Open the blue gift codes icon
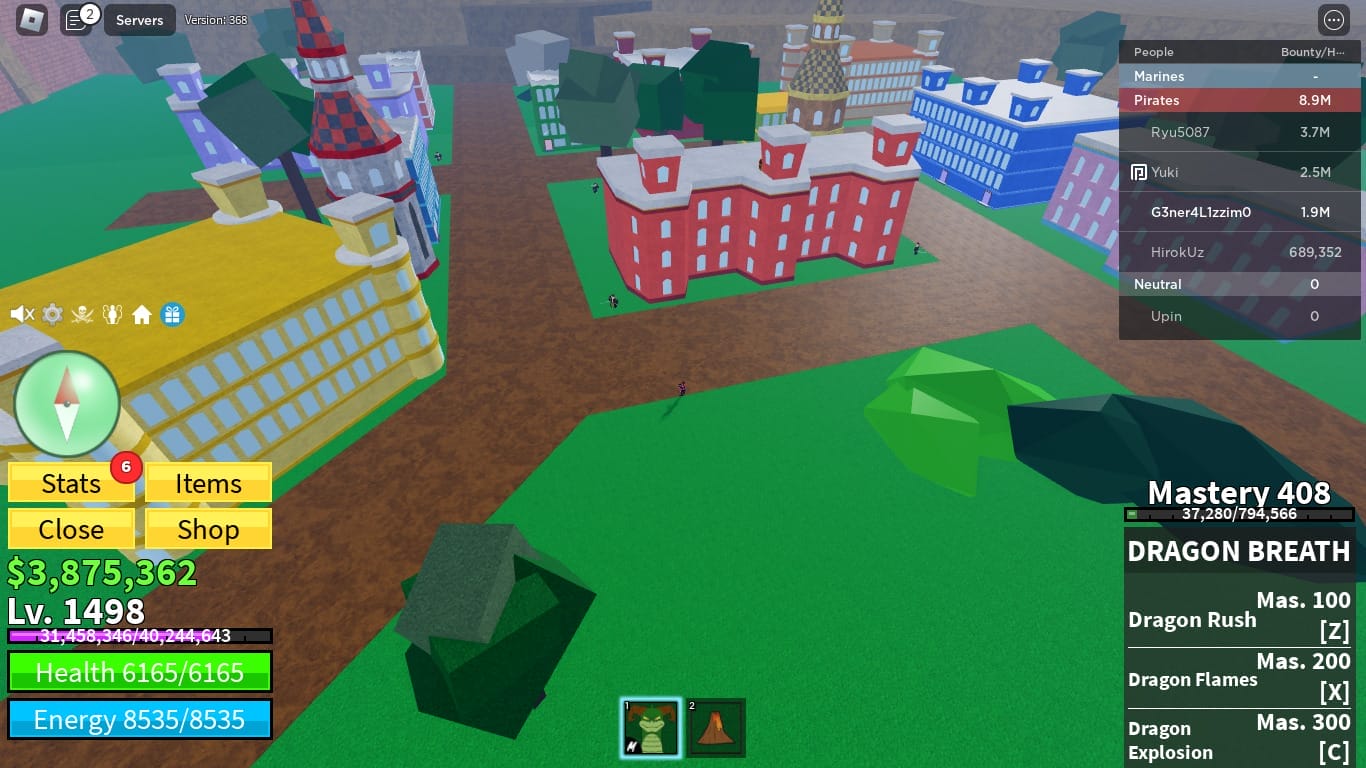 (172, 313)
